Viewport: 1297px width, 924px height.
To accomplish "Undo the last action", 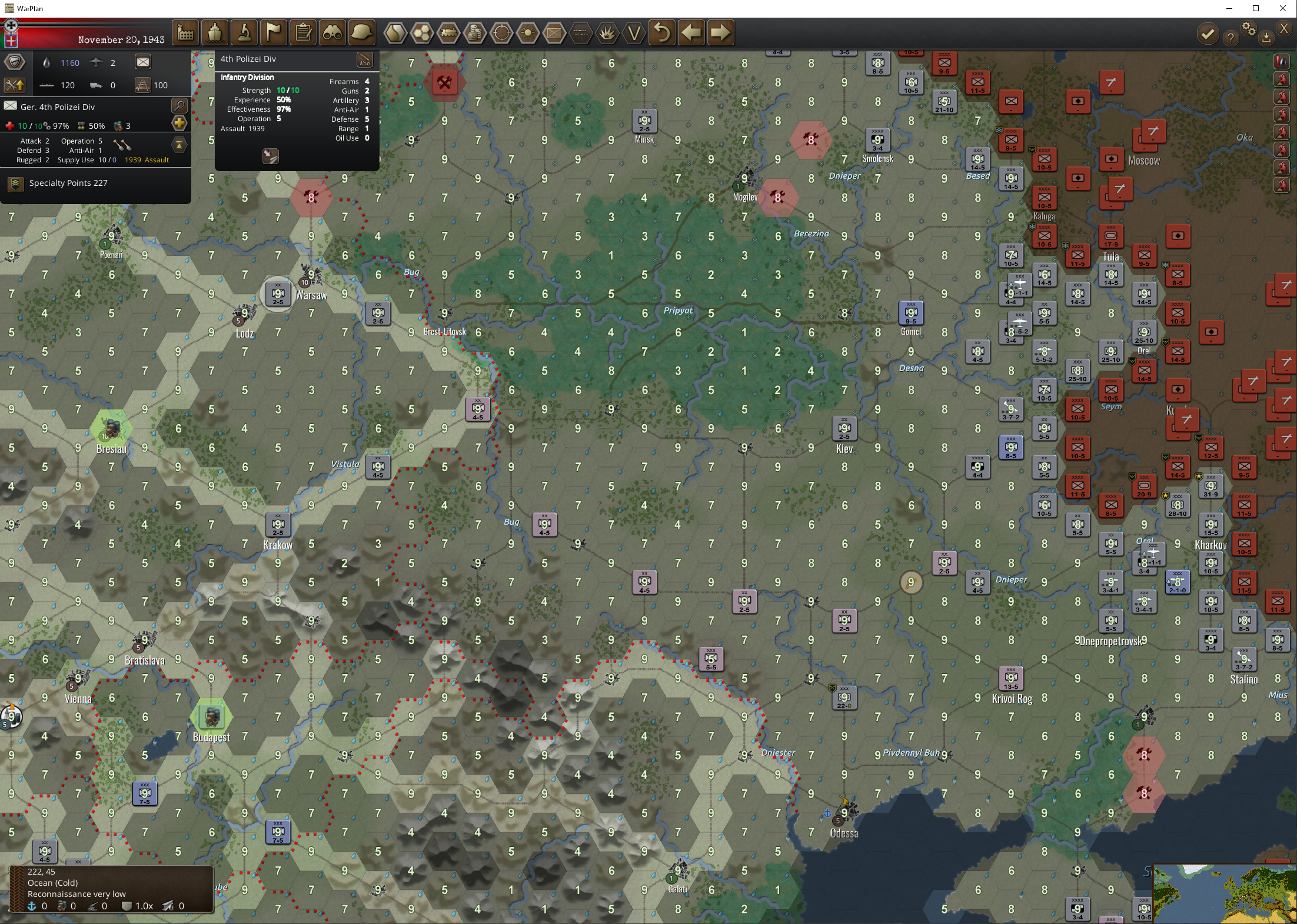I will [661, 32].
